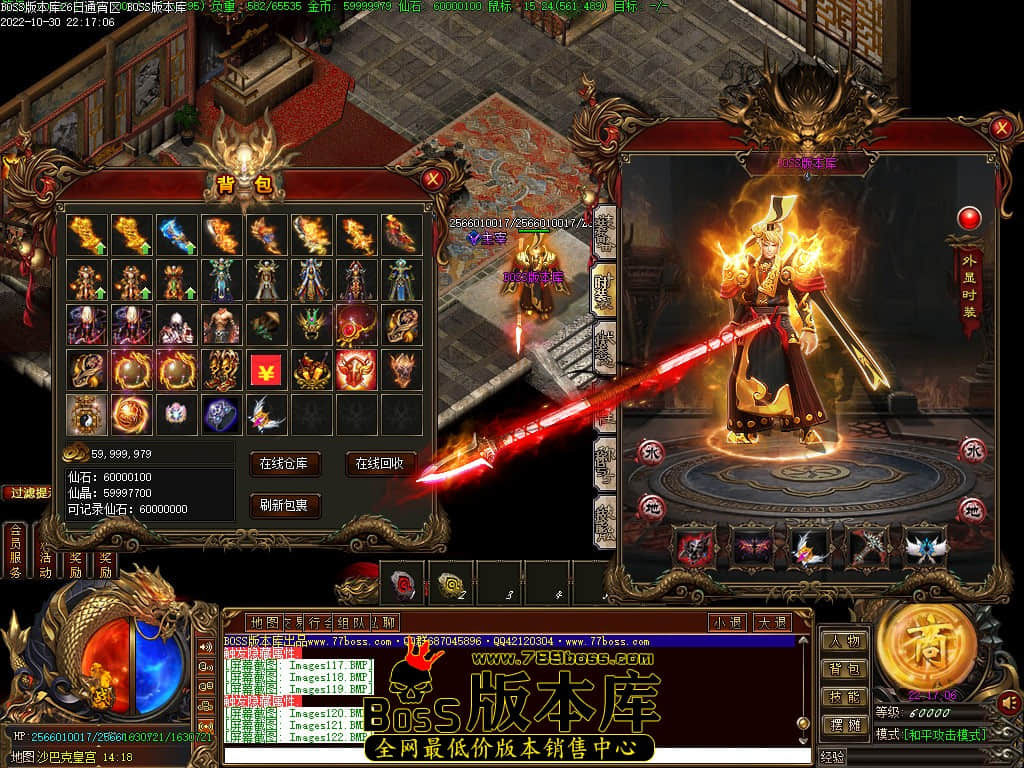Close the 背包 backpack window
This screenshot has width=1024, height=768.
432,179
